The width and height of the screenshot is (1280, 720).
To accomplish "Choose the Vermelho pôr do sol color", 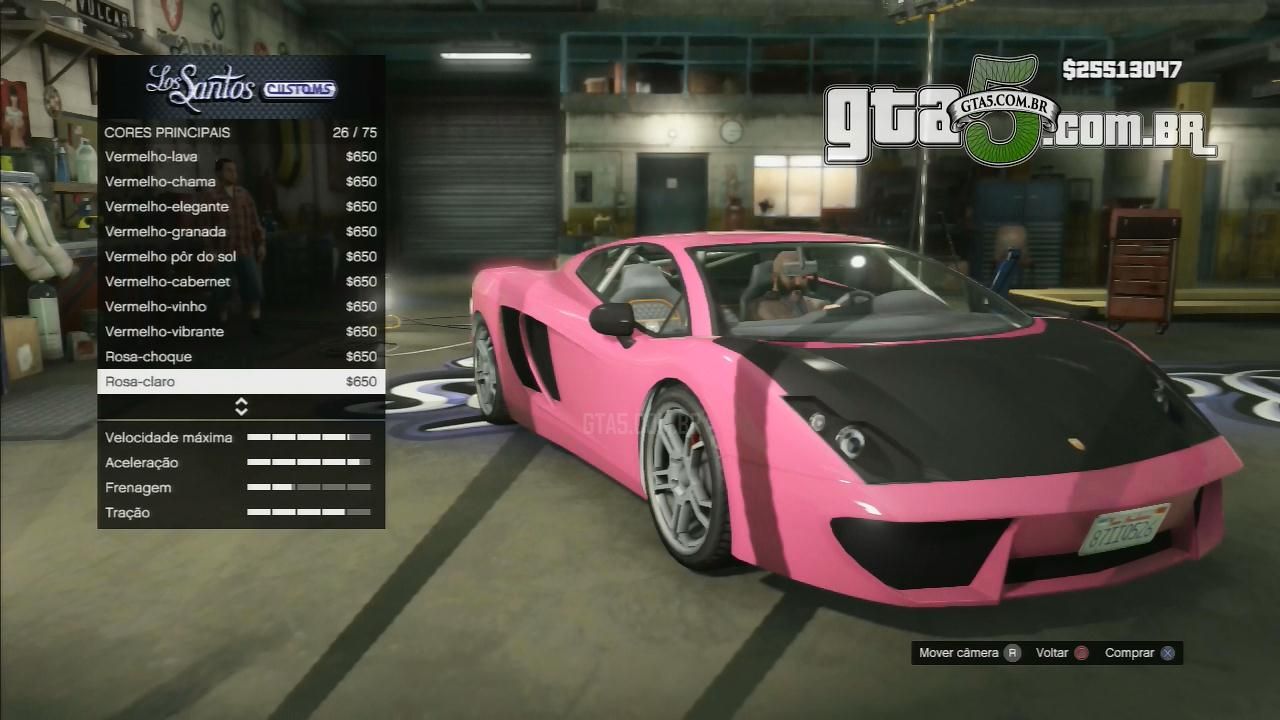I will [x=240, y=257].
